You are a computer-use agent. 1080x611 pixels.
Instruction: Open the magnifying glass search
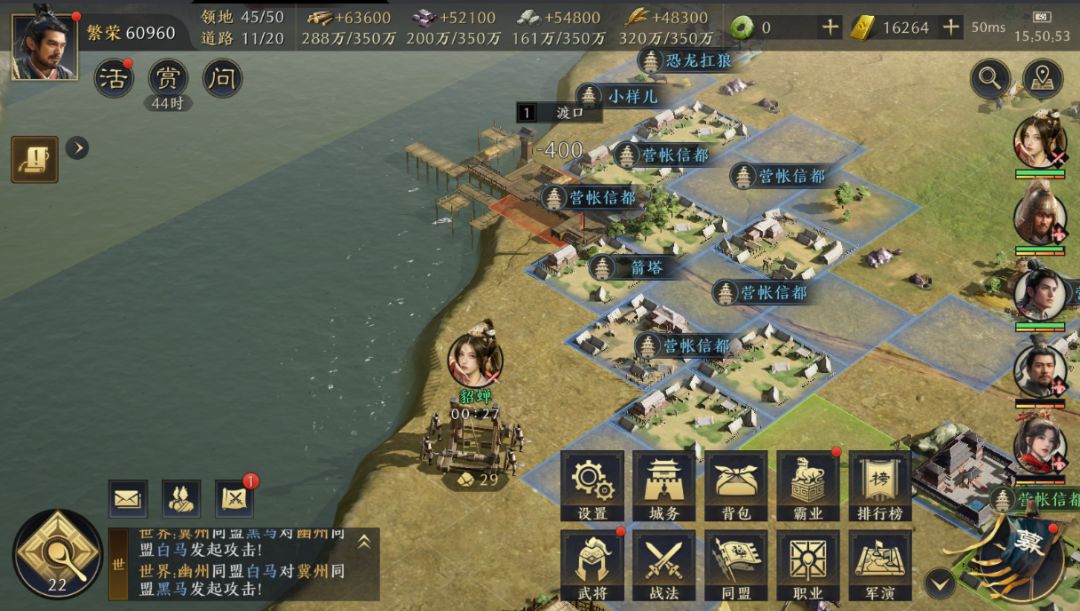click(x=990, y=78)
